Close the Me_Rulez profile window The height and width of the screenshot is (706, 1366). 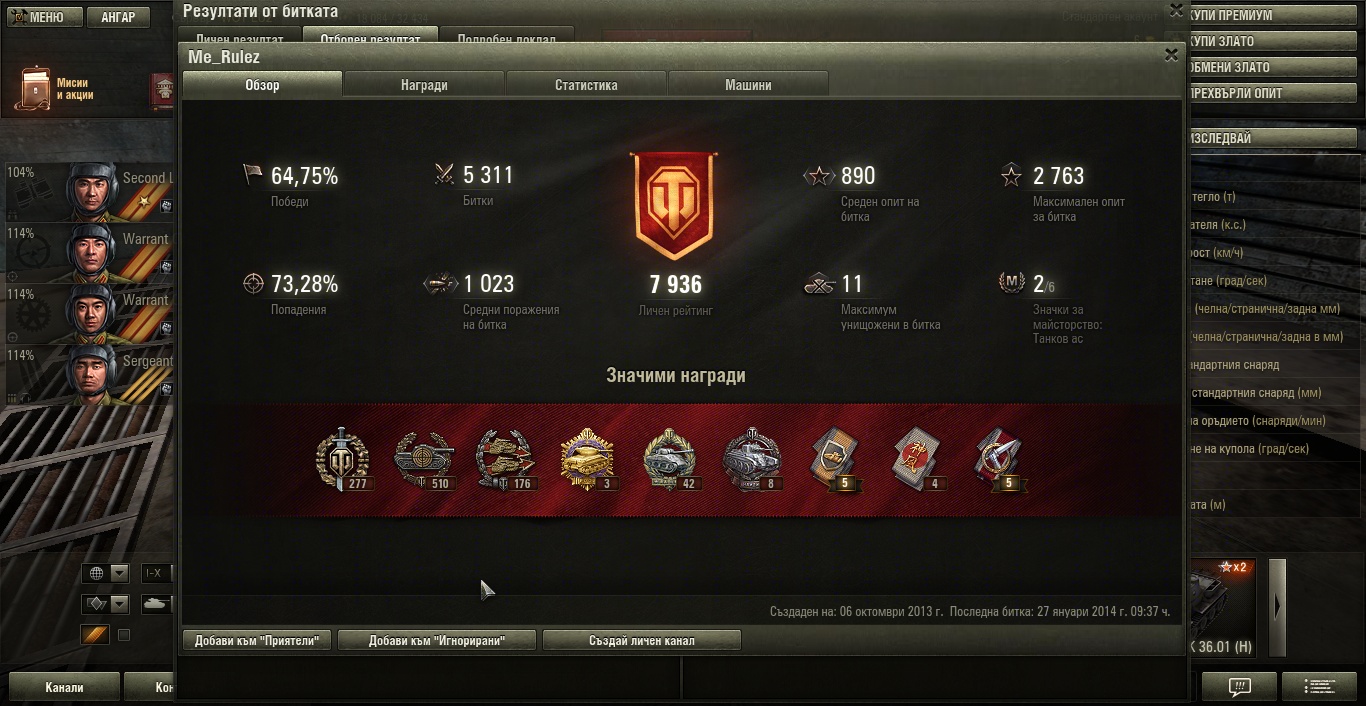pyautogui.click(x=1171, y=55)
